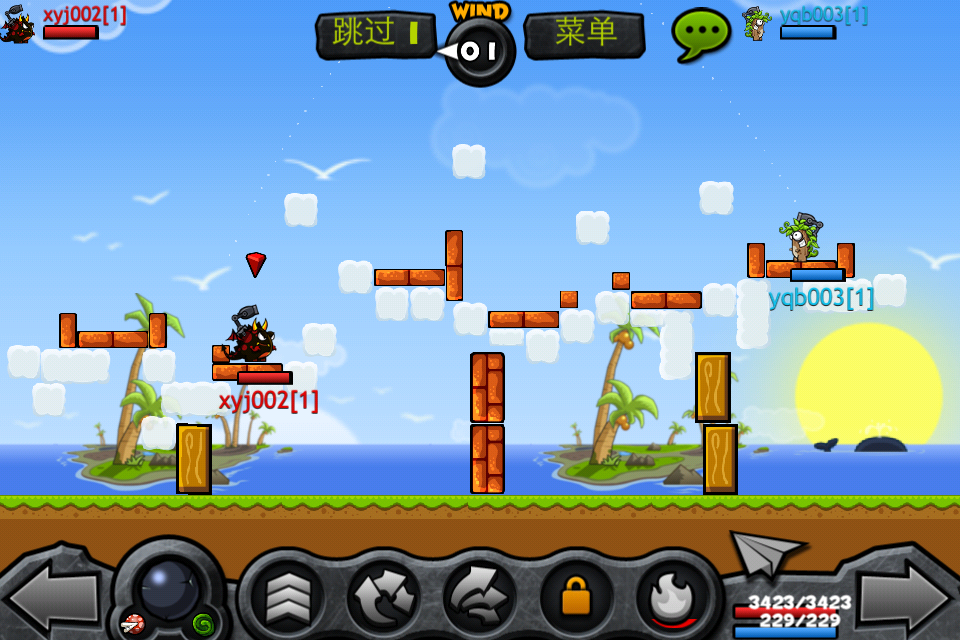Click yqb003 opponent avatar portrait
Viewport: 960px width, 640px height.
(757, 23)
